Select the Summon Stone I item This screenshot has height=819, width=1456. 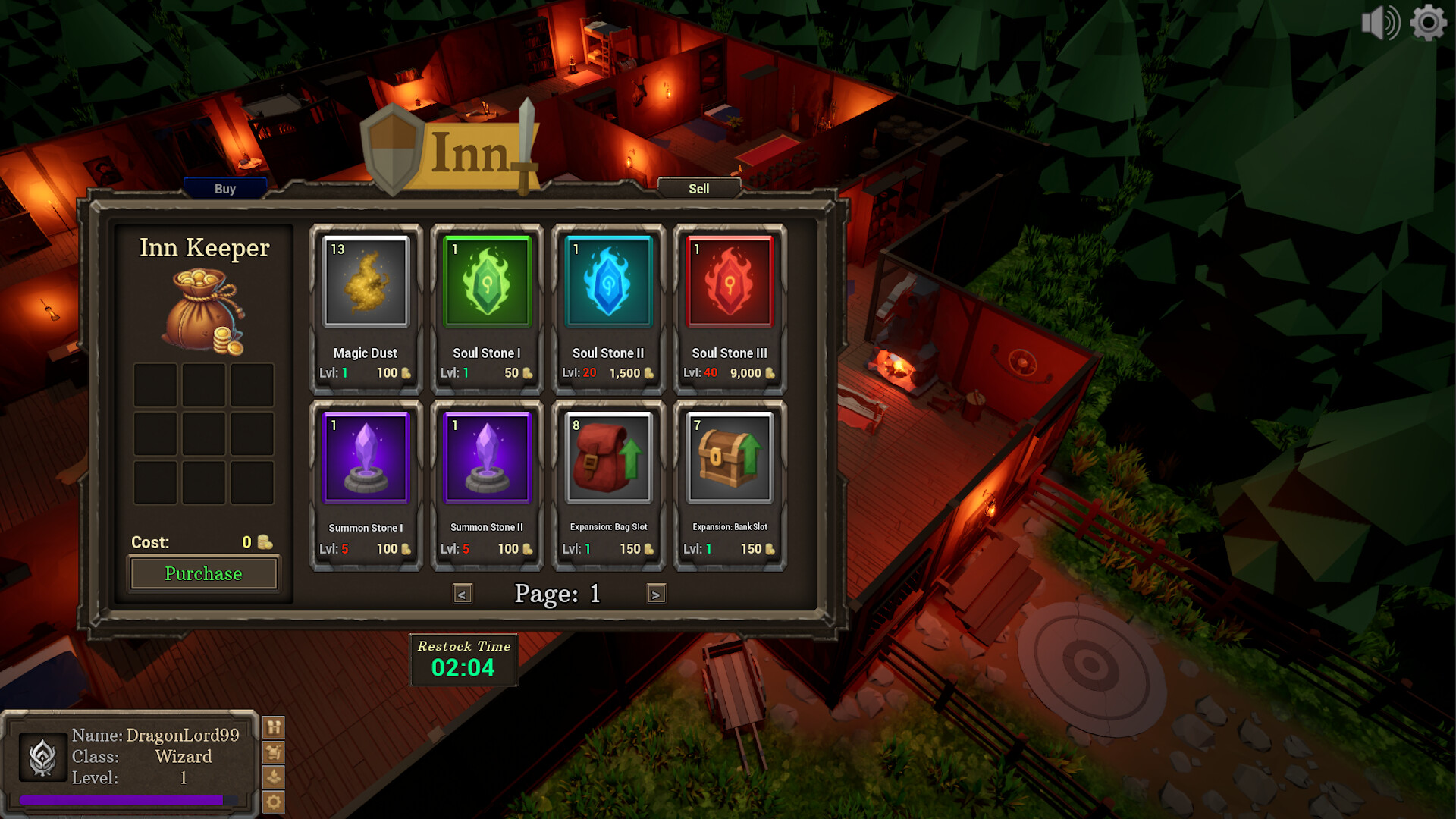(366, 457)
